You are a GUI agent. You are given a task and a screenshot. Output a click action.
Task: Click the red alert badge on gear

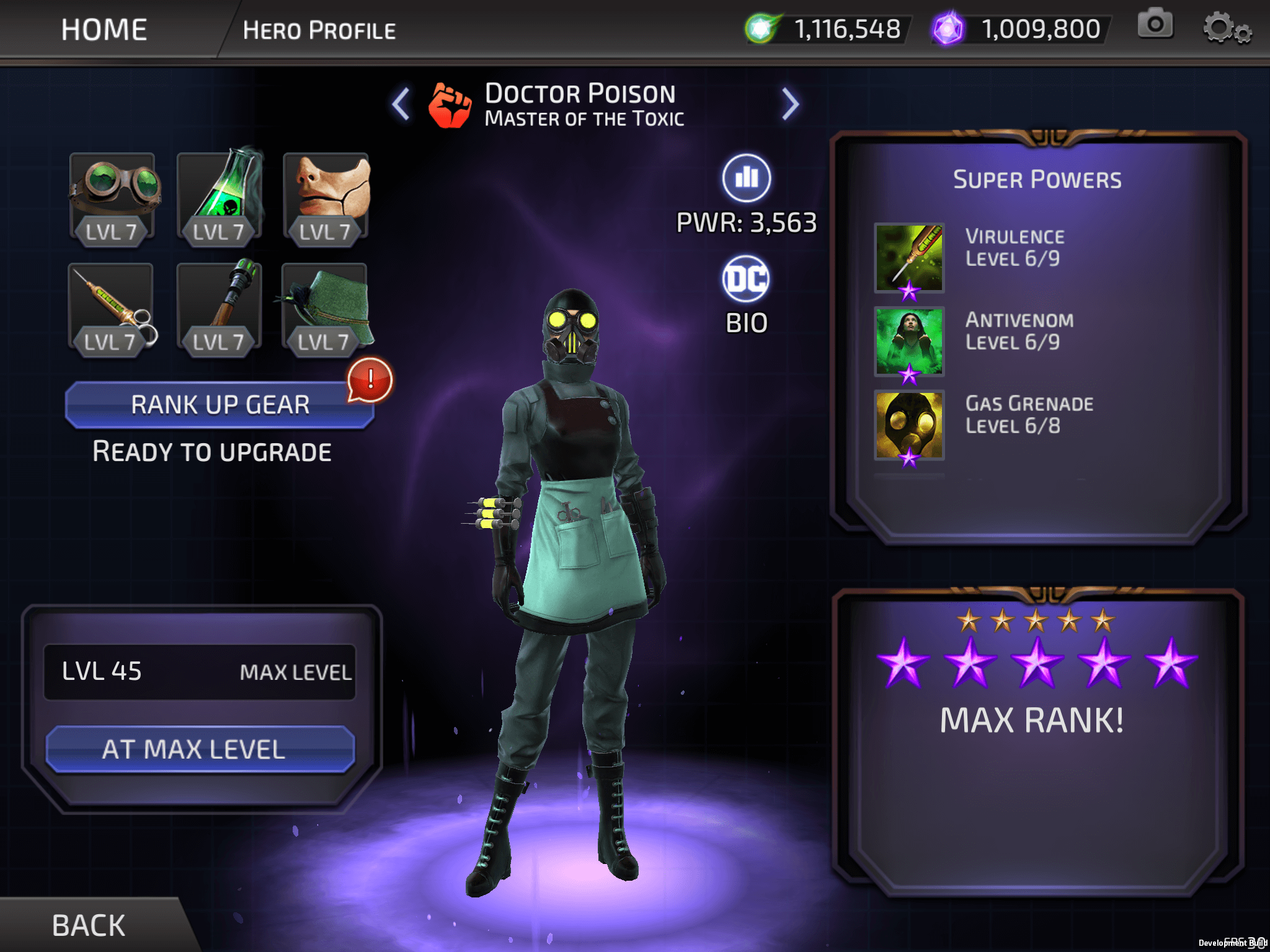370,379
